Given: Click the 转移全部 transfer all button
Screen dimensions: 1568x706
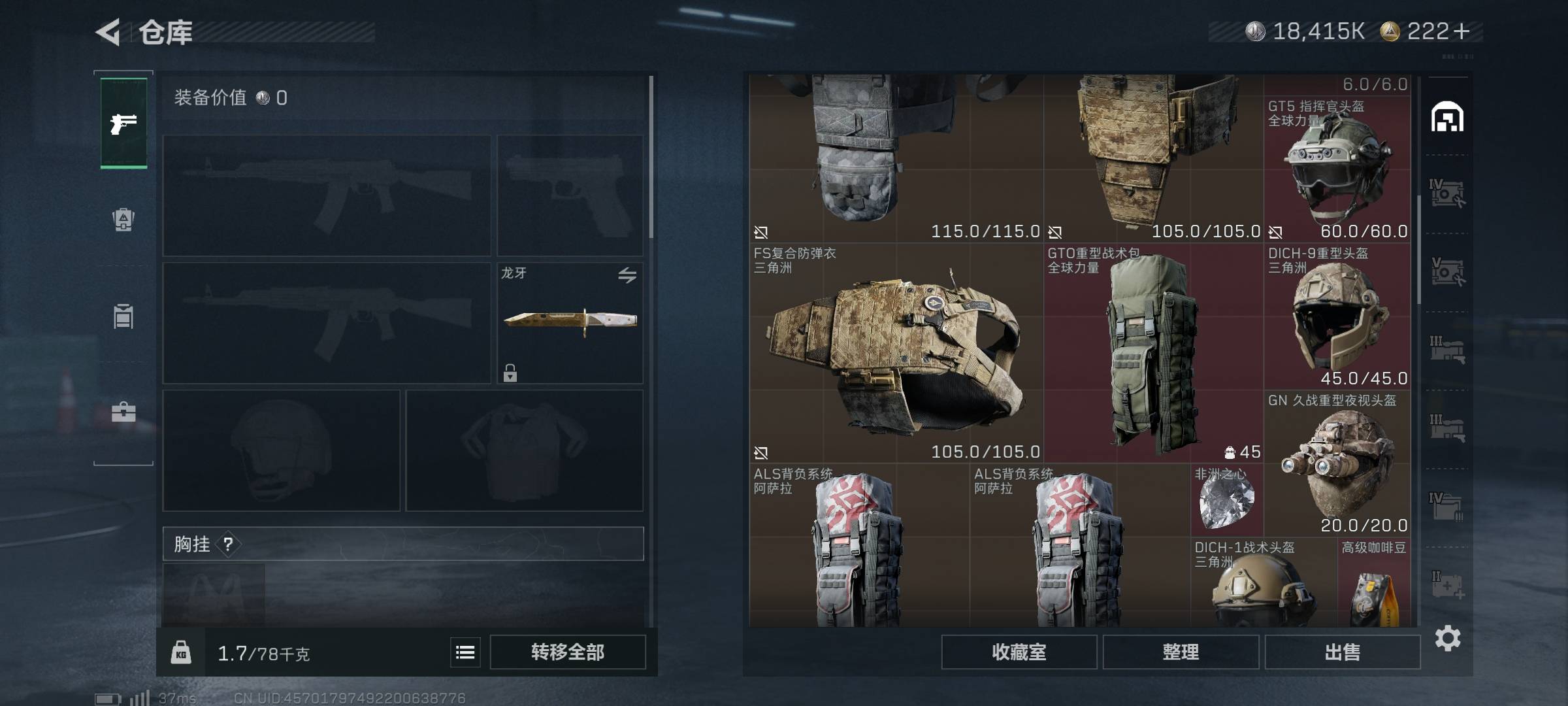Looking at the screenshot, I should coord(567,652).
